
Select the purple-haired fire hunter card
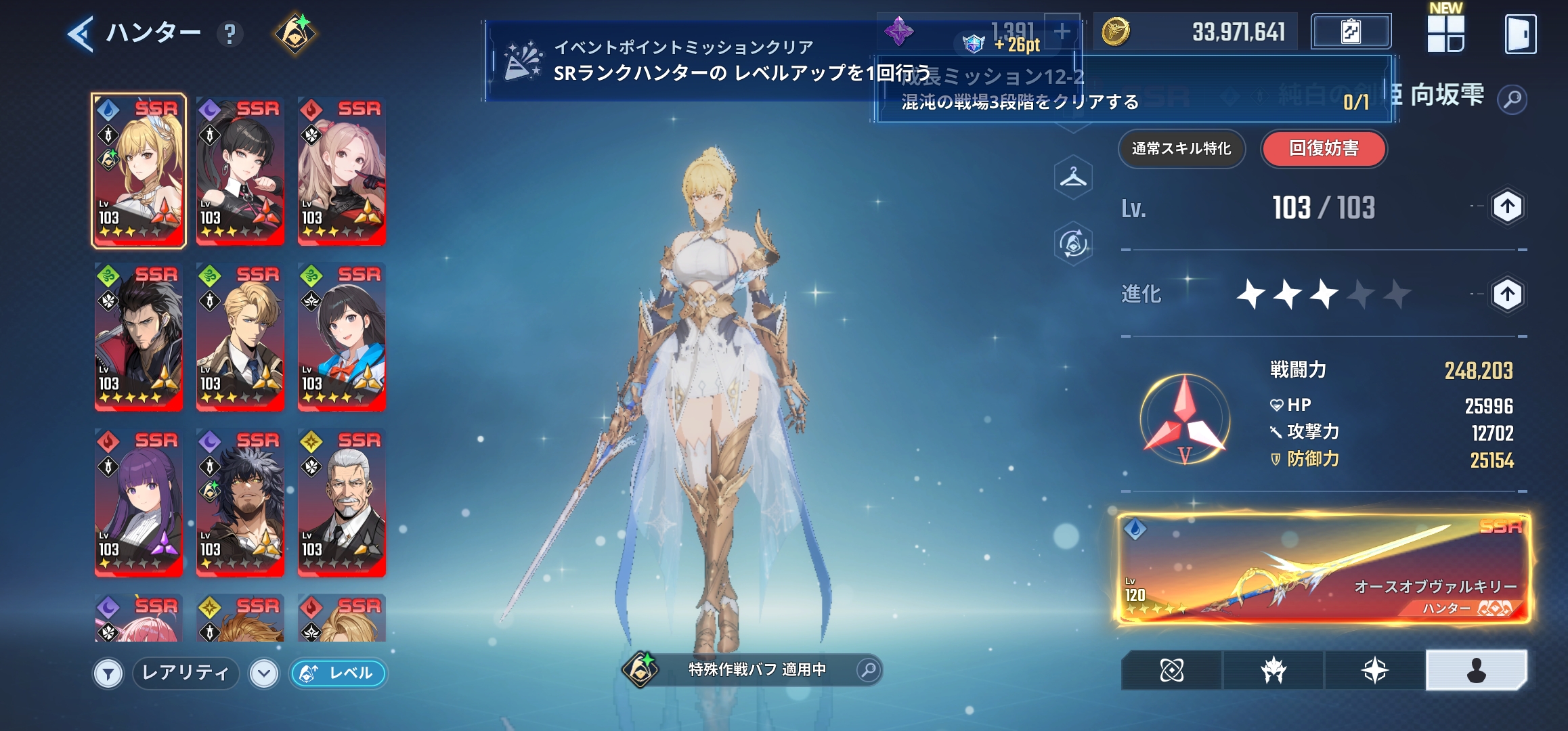point(139,502)
